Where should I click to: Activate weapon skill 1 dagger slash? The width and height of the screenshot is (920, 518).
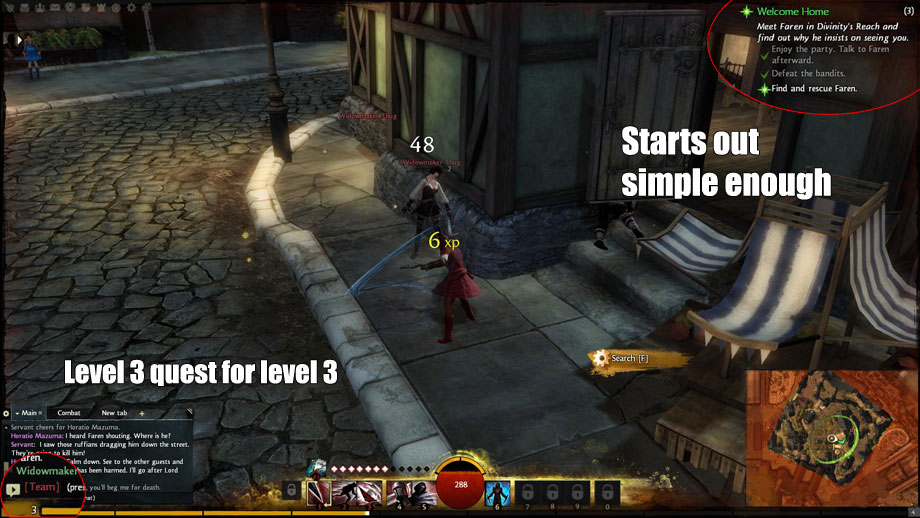click(319, 492)
